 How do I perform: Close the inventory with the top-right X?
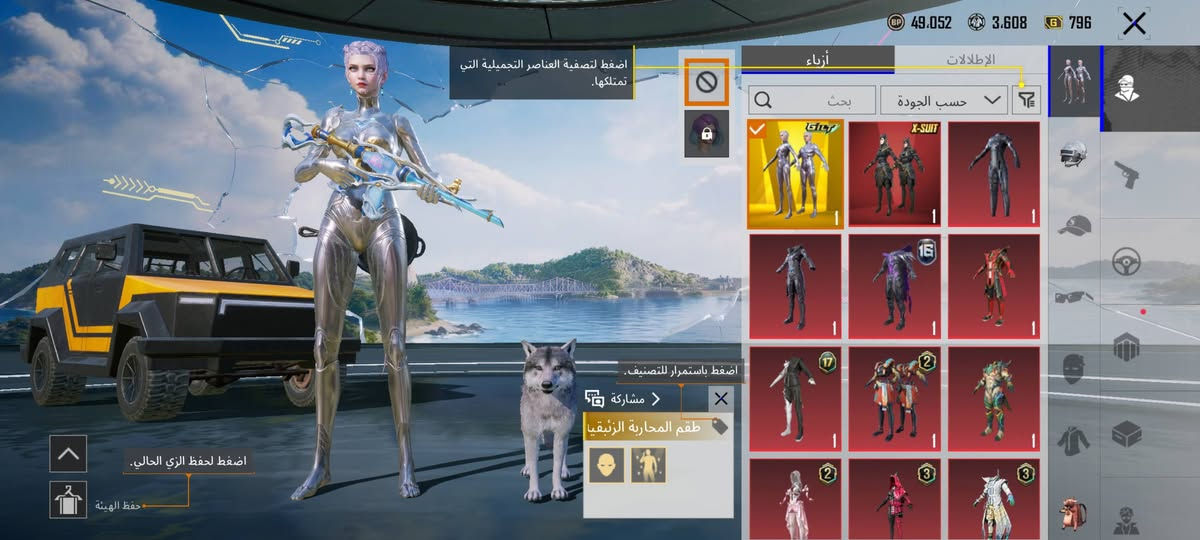1133,24
